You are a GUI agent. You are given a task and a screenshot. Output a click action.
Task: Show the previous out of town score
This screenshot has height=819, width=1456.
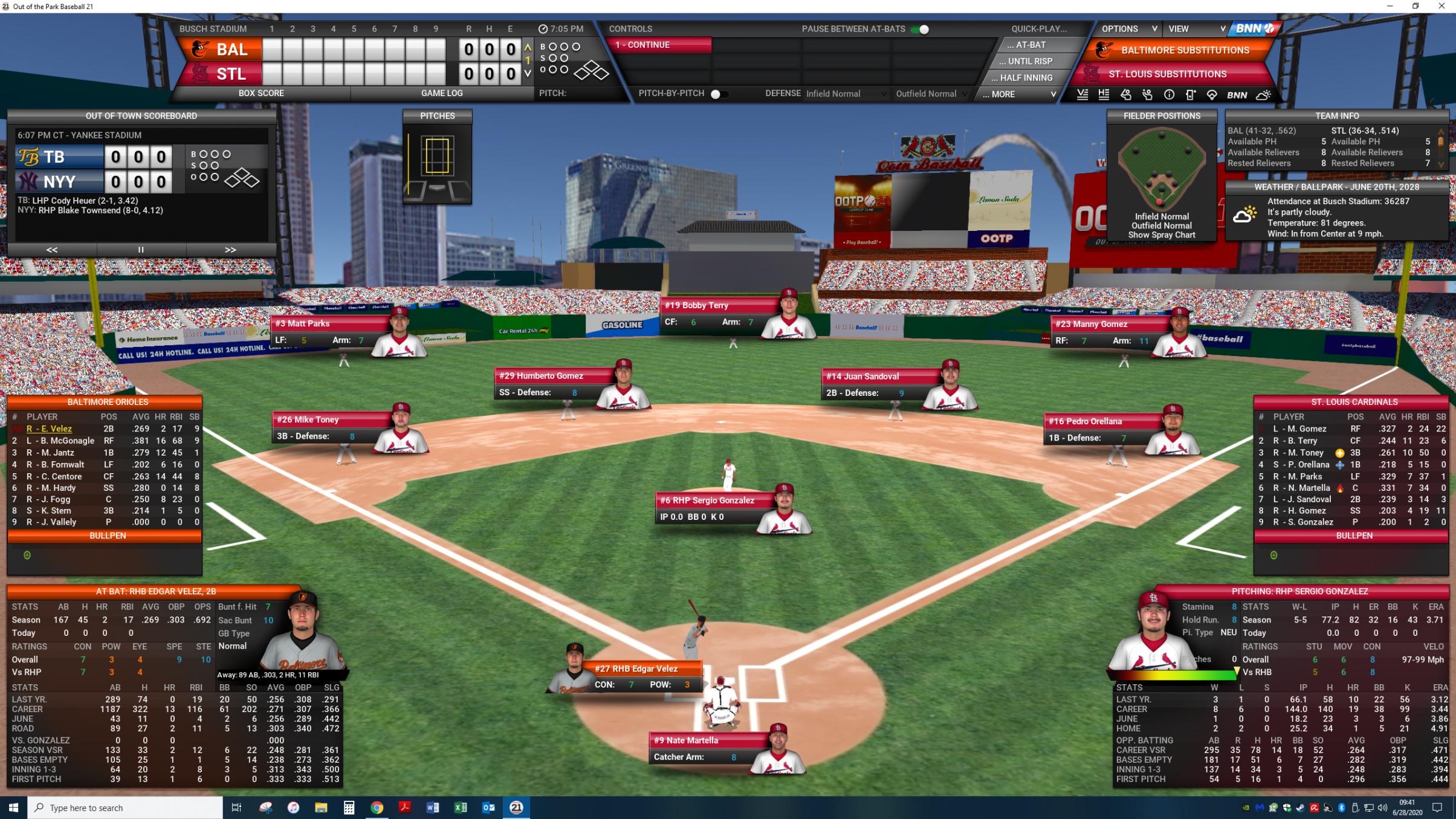[x=52, y=250]
